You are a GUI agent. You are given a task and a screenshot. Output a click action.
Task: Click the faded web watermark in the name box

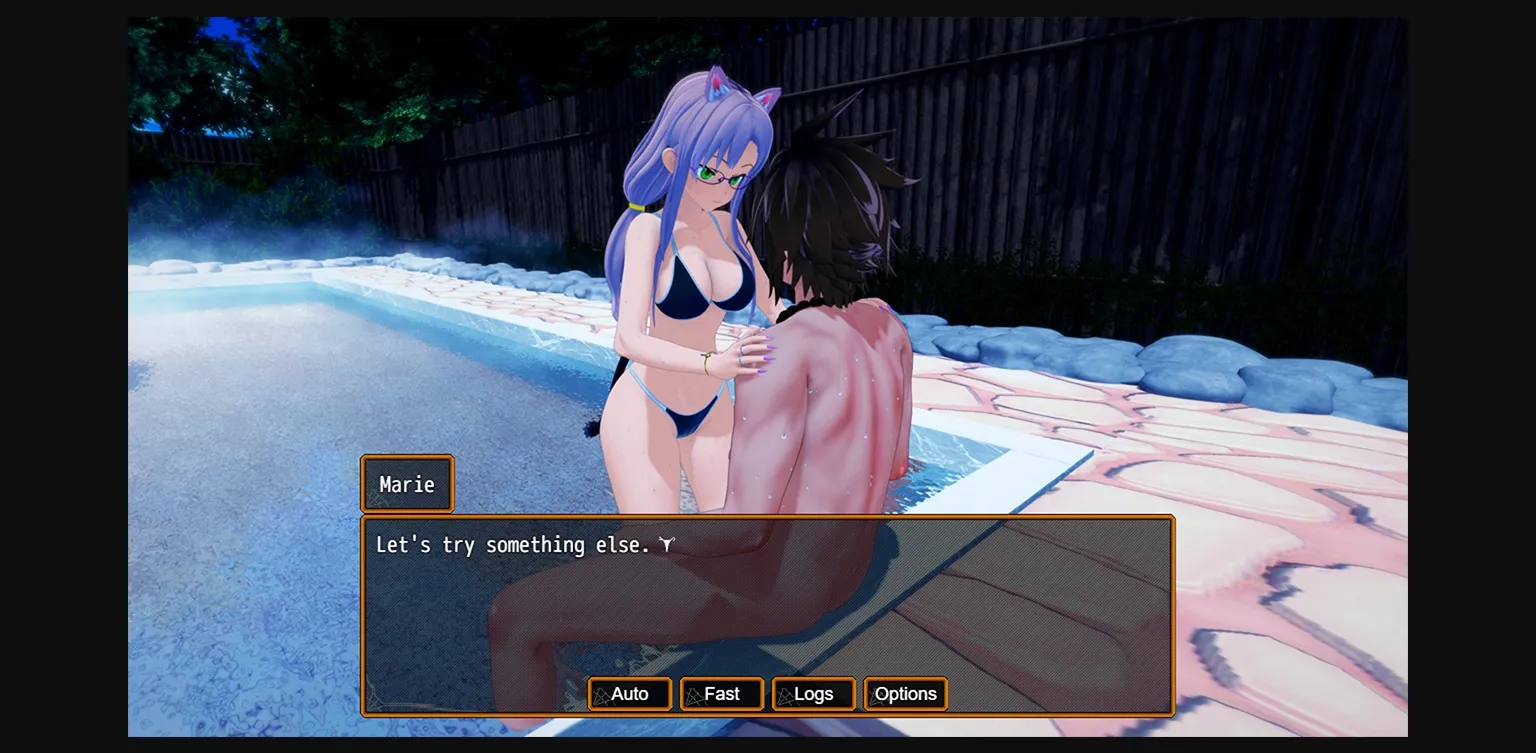coord(376,500)
